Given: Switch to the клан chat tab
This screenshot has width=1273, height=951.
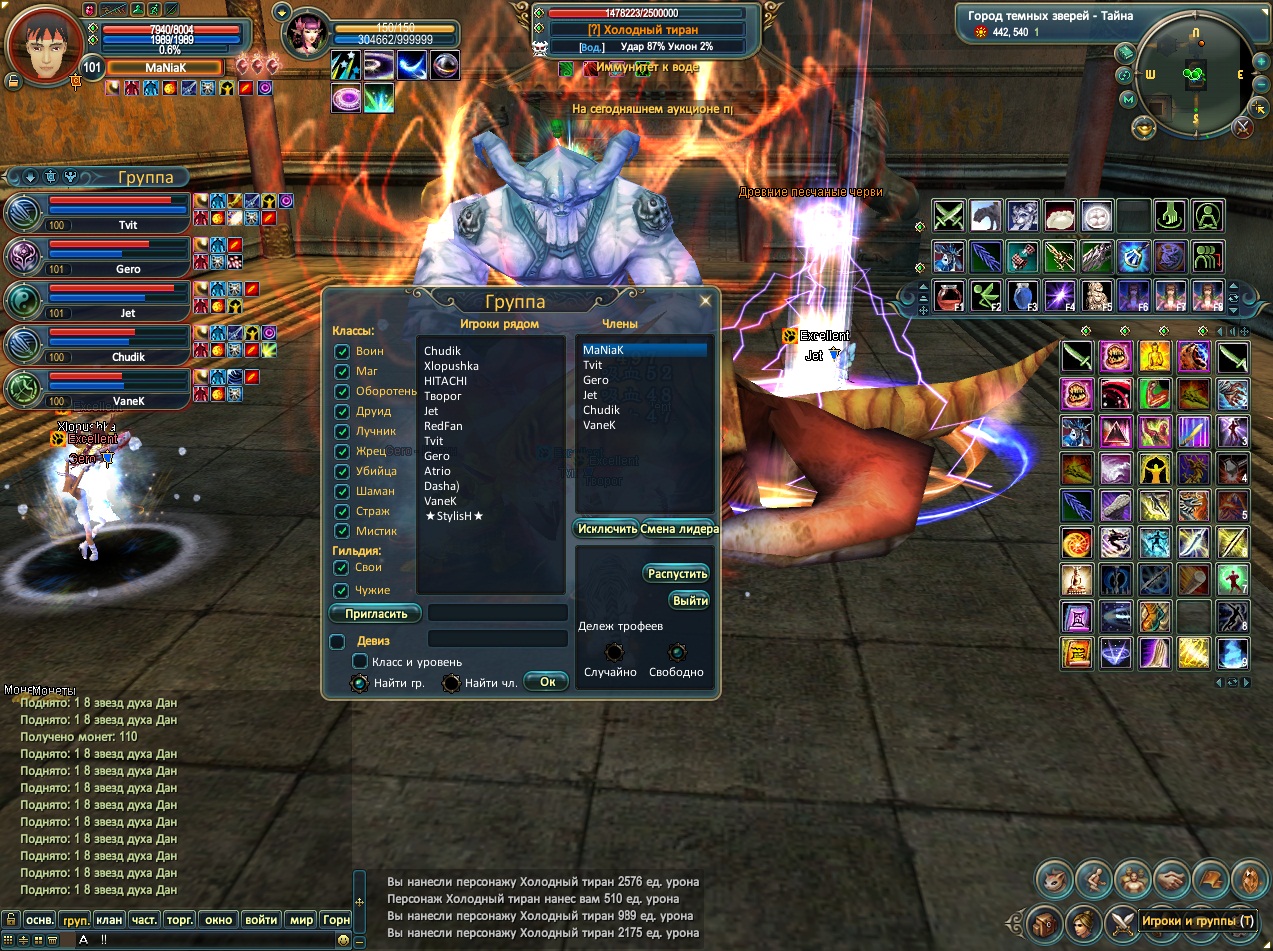Looking at the screenshot, I should (110, 919).
